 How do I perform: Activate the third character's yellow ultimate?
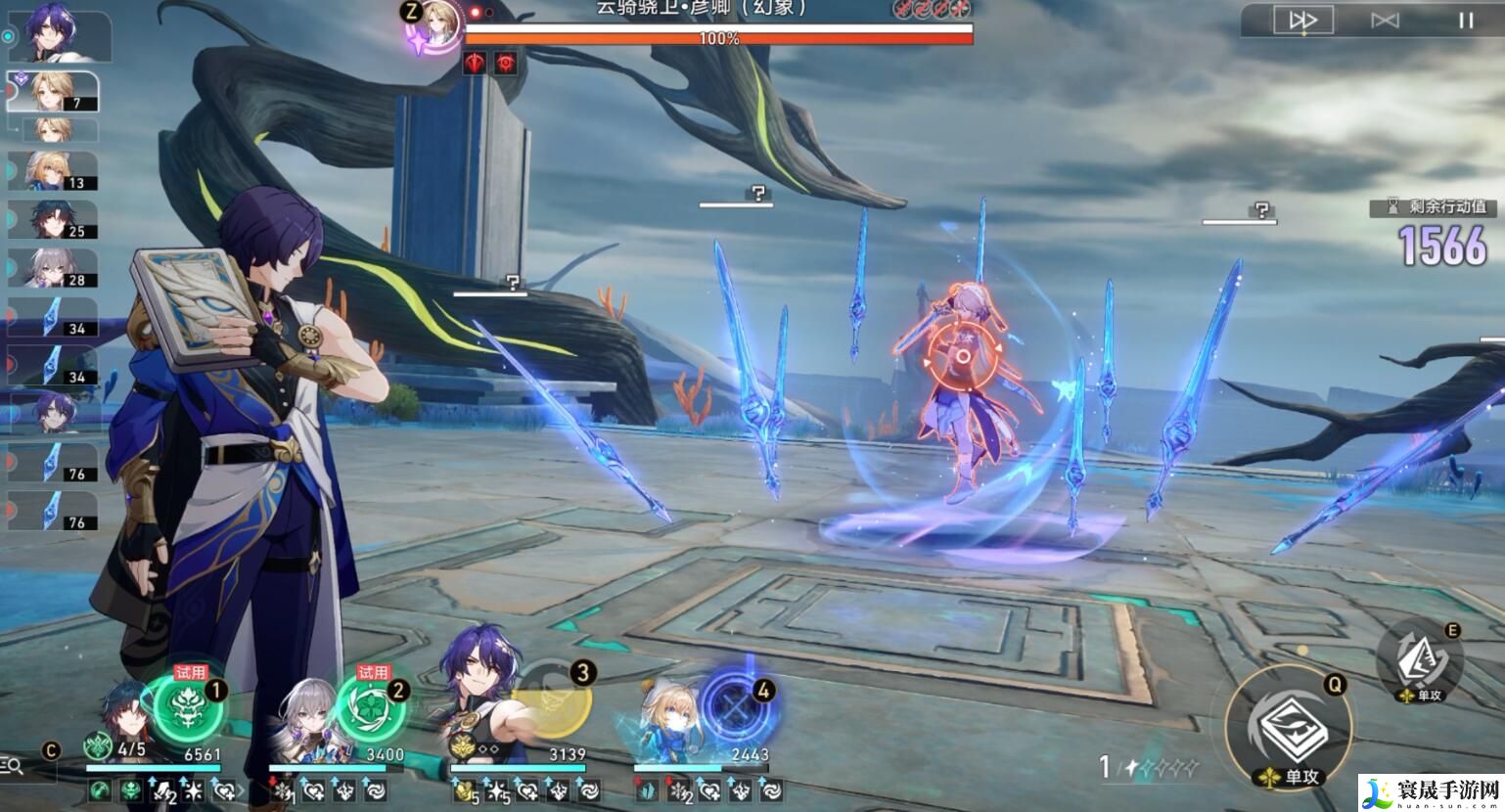click(553, 702)
